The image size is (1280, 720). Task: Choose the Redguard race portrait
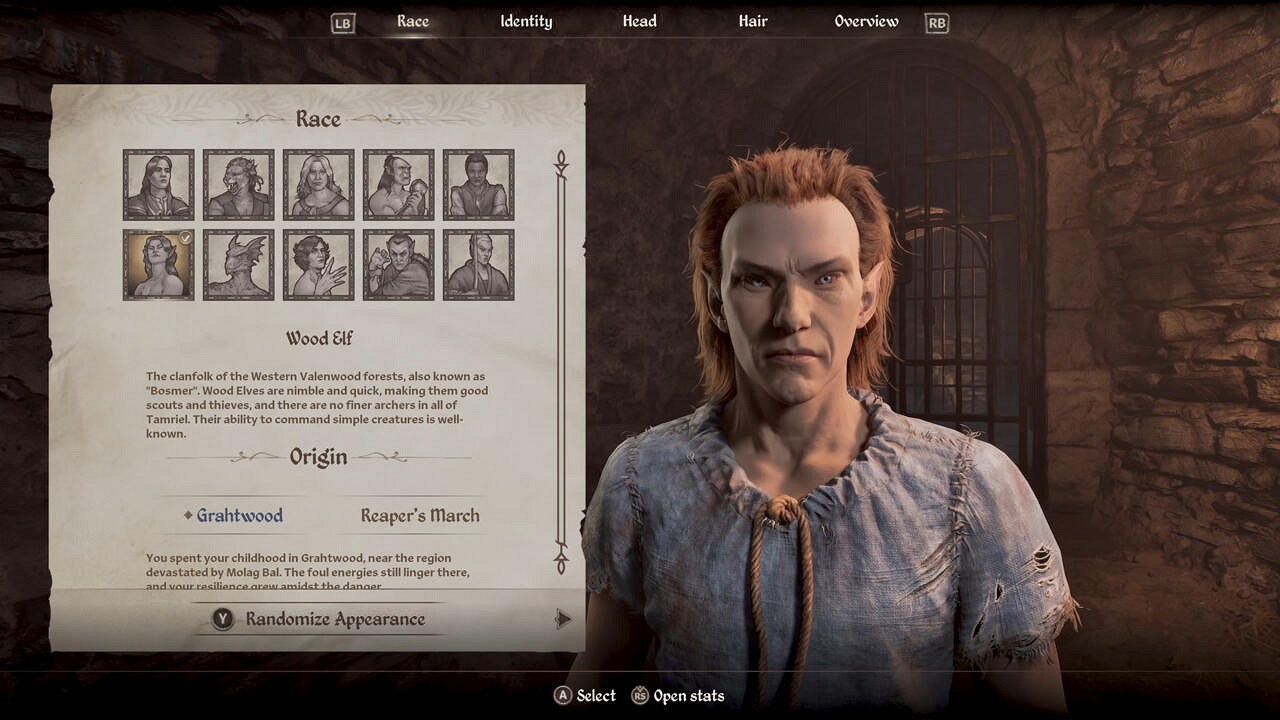[479, 185]
